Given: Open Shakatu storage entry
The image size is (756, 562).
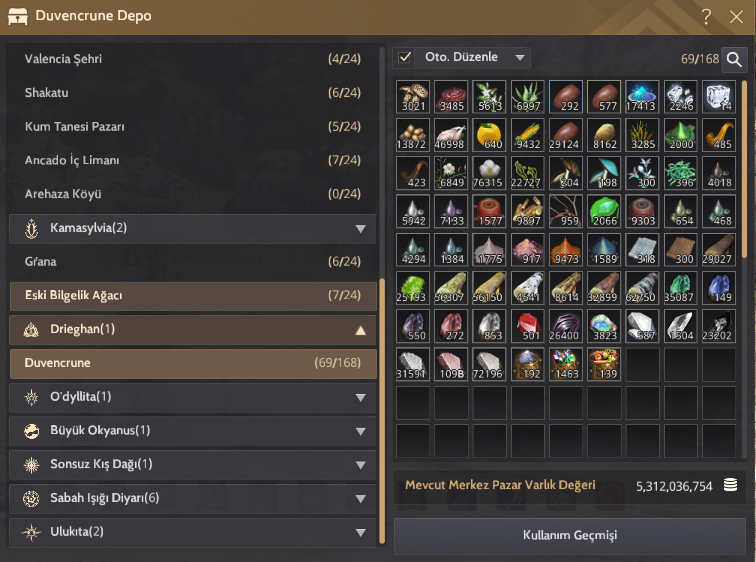Looking at the screenshot, I should (x=192, y=93).
